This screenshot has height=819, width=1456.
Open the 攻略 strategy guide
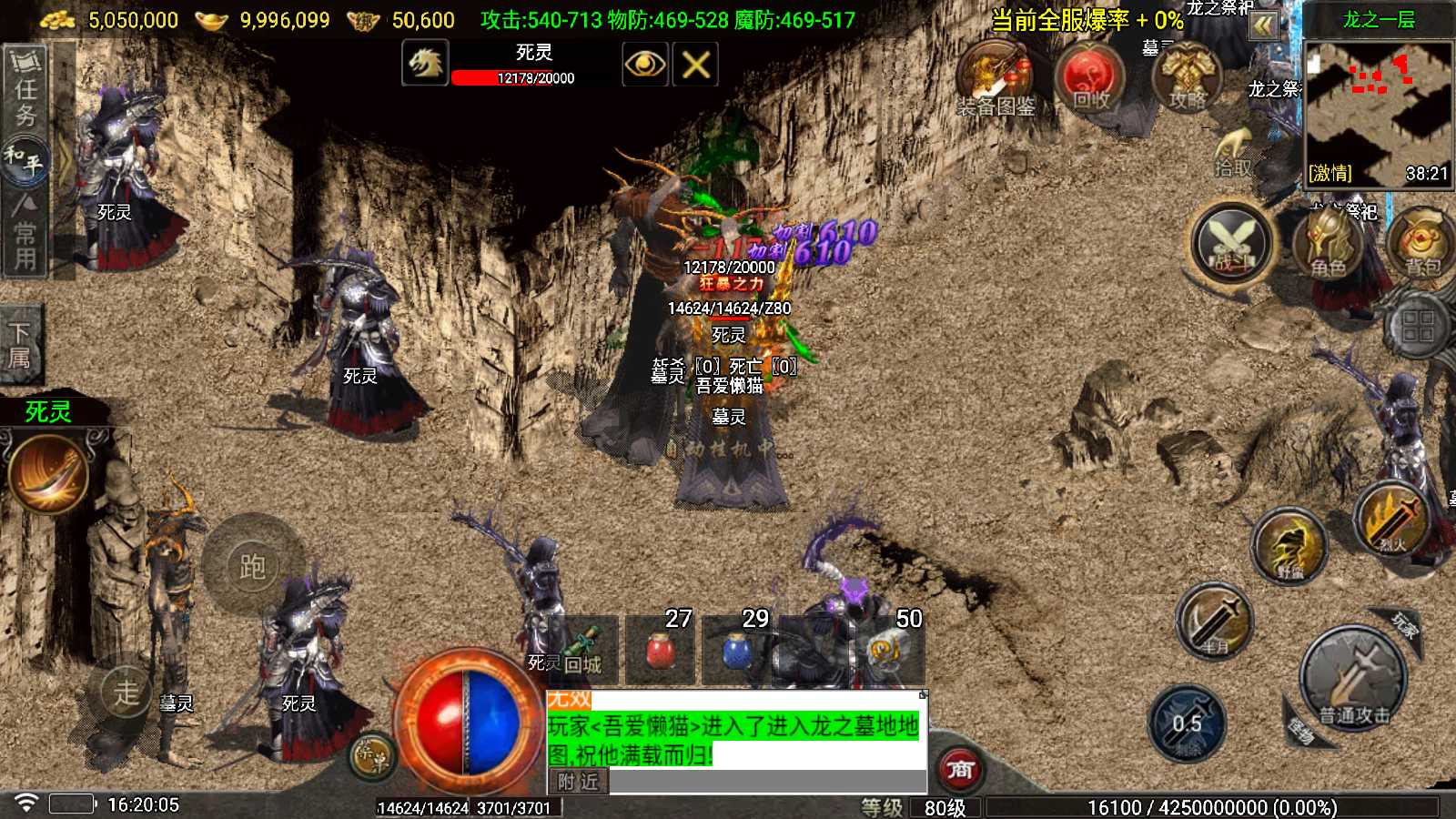point(1187,77)
